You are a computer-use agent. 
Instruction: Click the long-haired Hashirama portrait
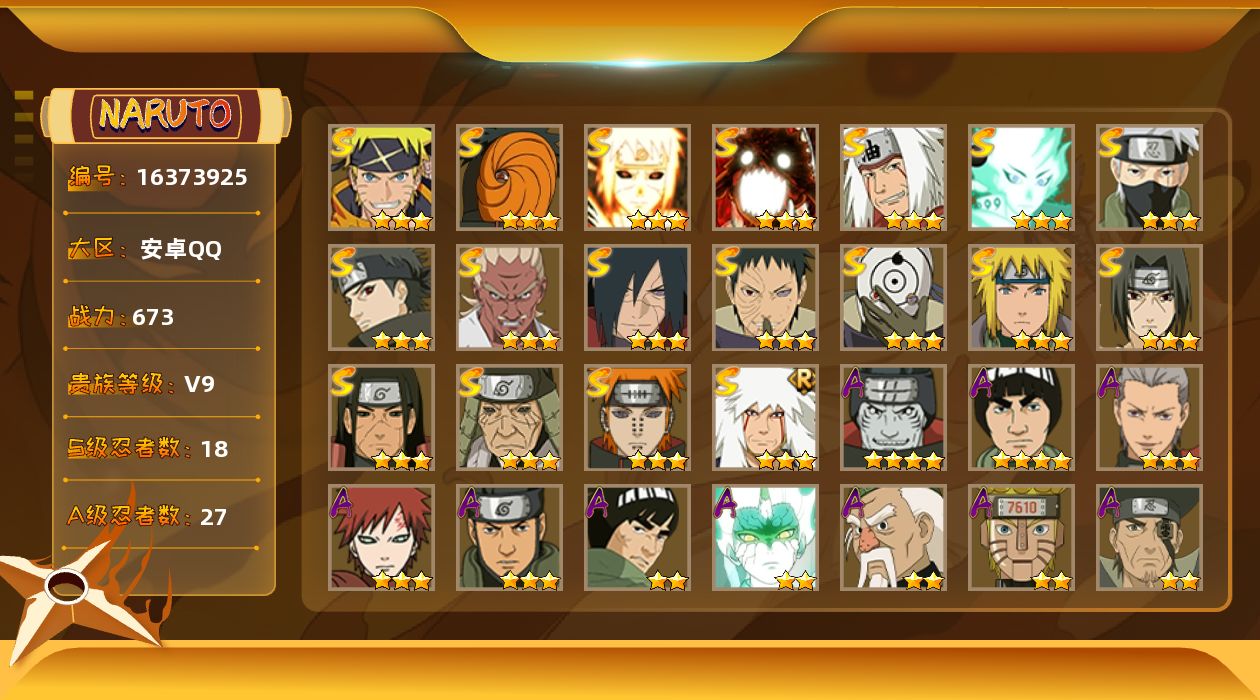381,417
